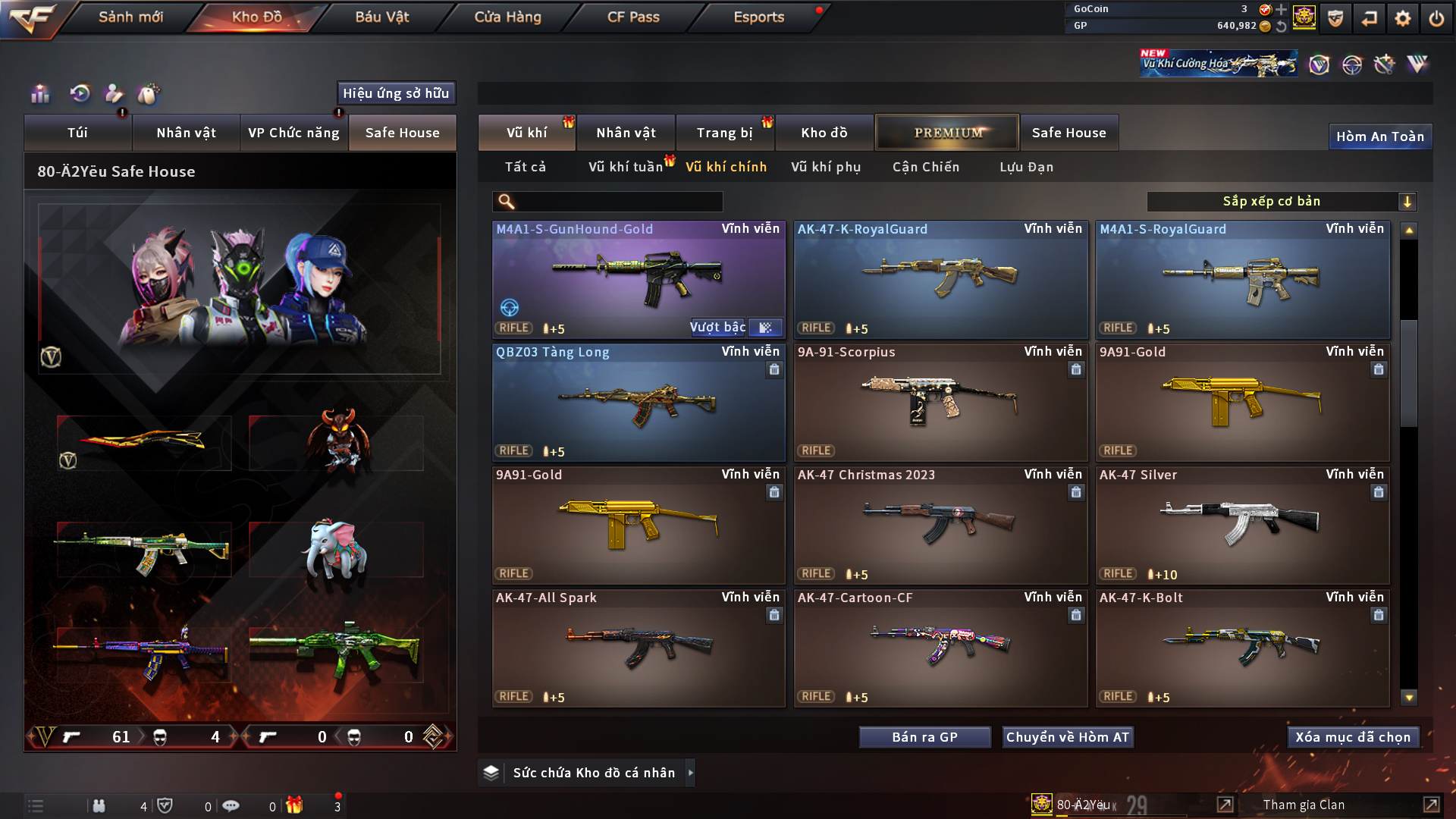
Task: Open the CF Pass menu
Action: pos(633,17)
